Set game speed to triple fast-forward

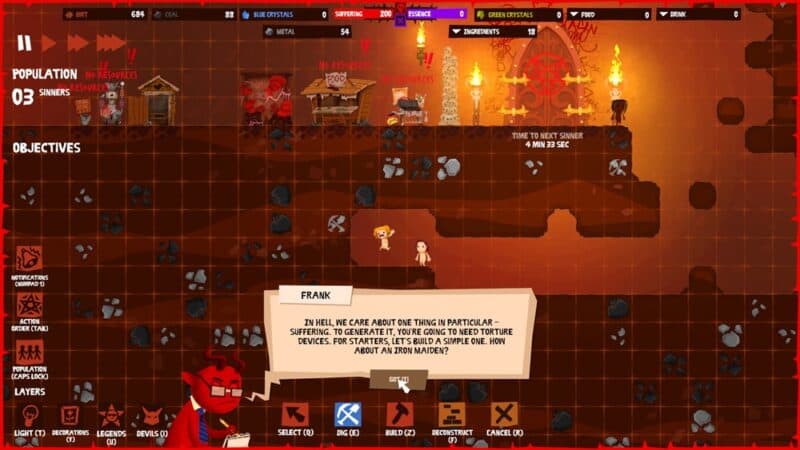tap(111, 44)
